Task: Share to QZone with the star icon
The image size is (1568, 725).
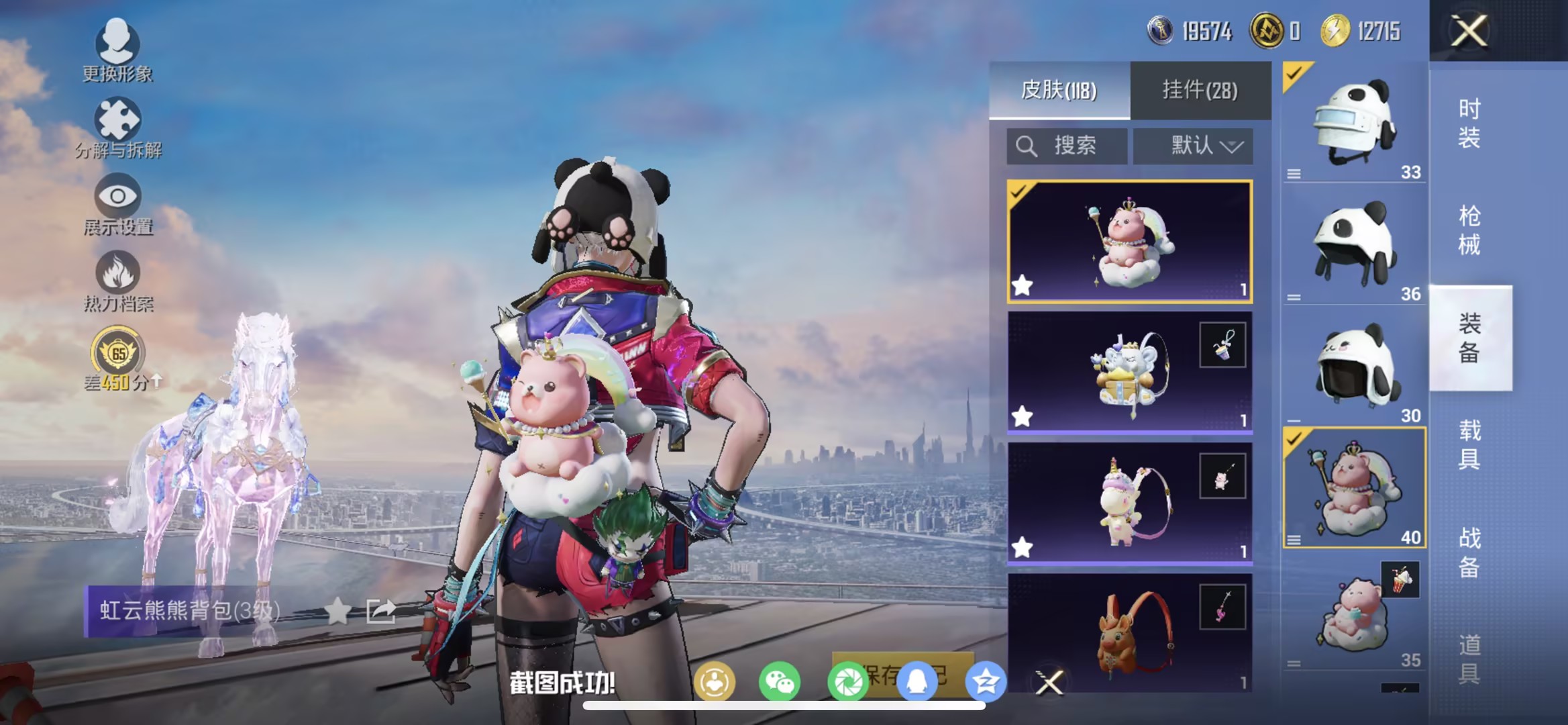Action: [986, 680]
